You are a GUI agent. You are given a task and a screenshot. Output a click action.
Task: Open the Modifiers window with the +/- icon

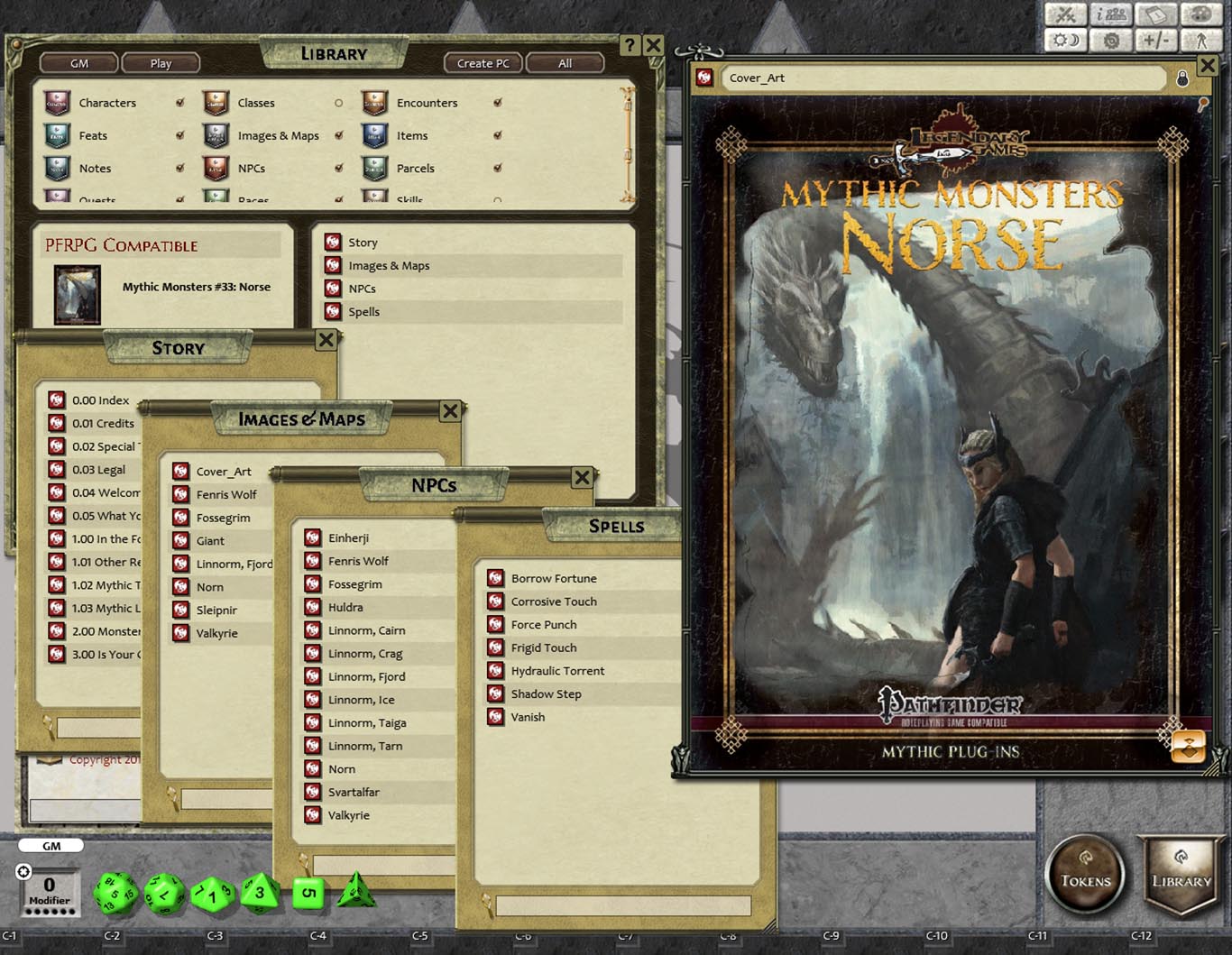(1155, 39)
